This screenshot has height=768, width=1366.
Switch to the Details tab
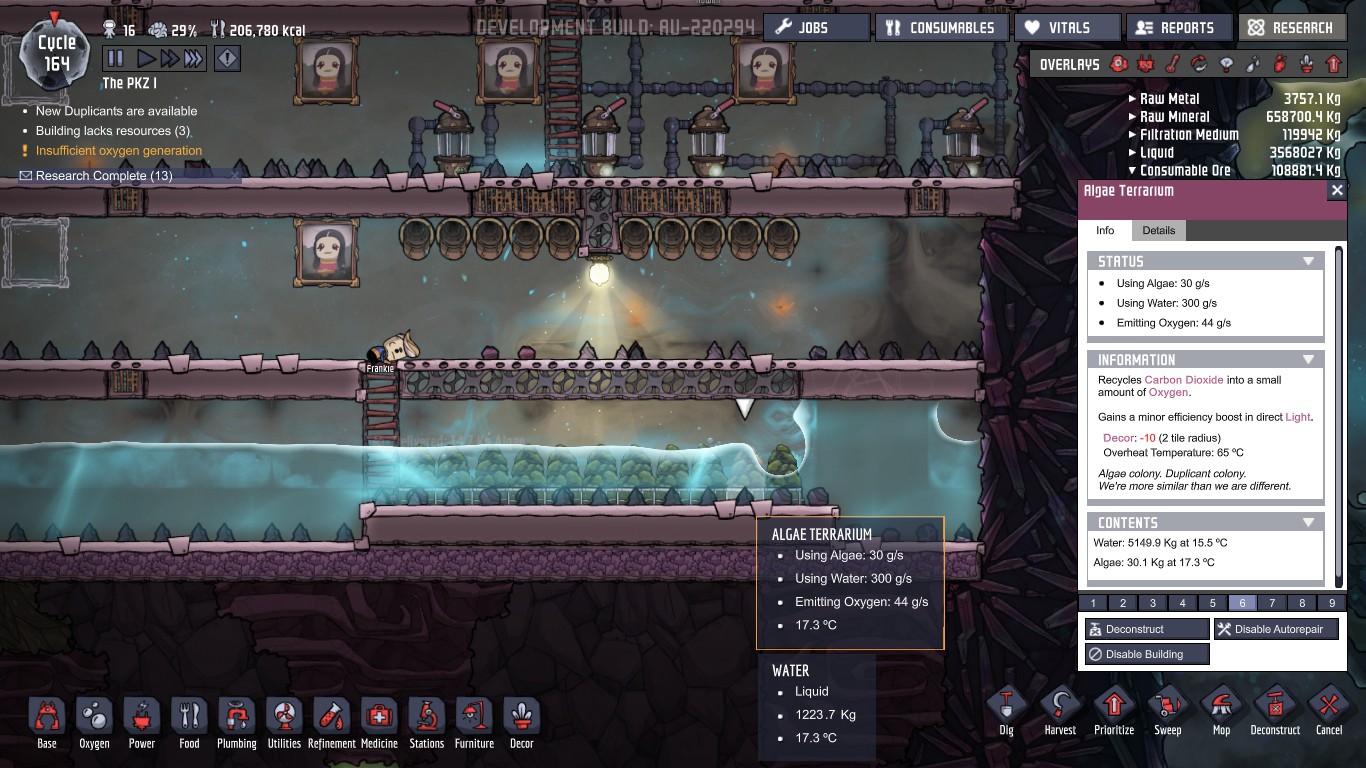point(1158,230)
